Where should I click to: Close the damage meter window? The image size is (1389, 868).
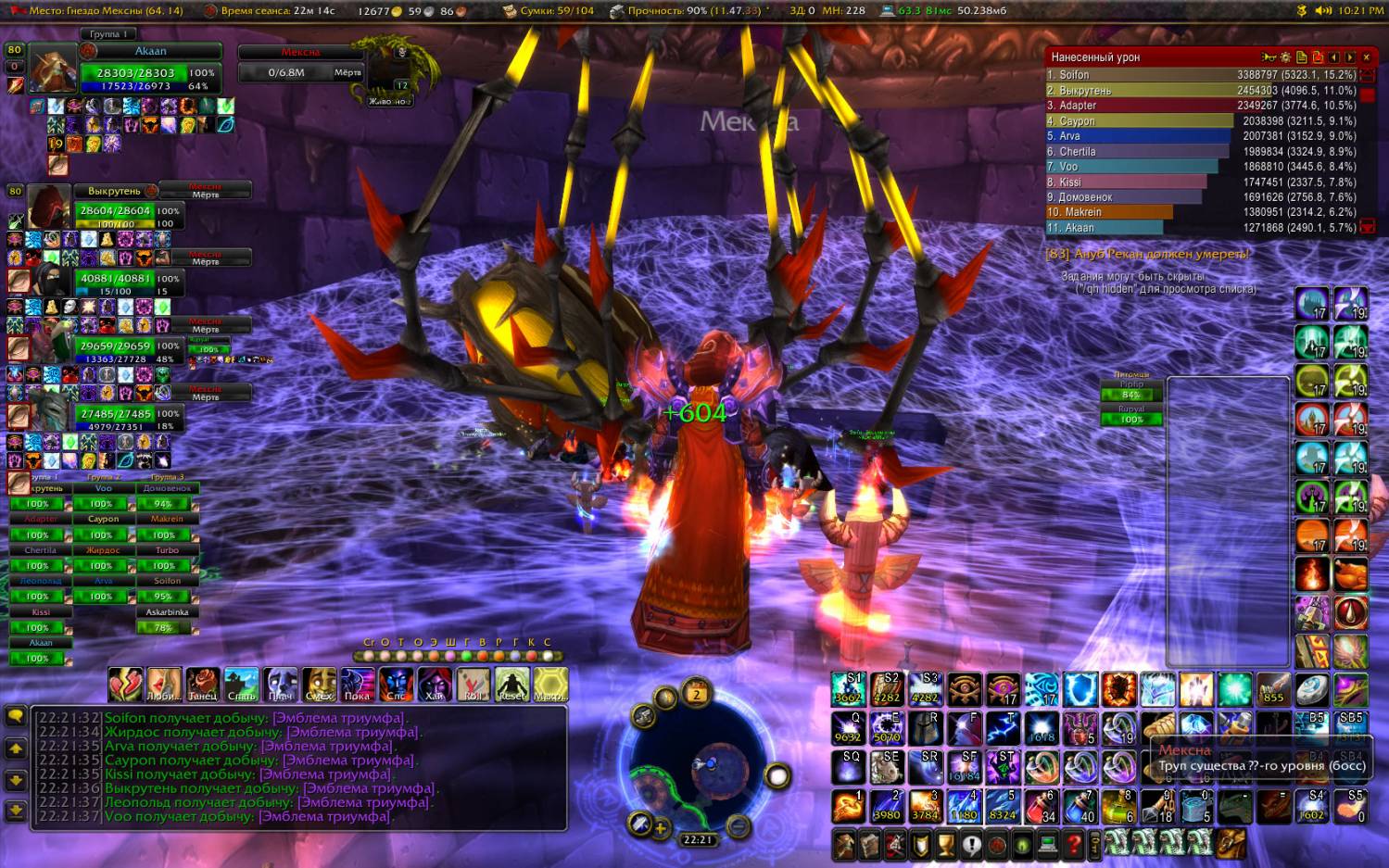click(1366, 57)
